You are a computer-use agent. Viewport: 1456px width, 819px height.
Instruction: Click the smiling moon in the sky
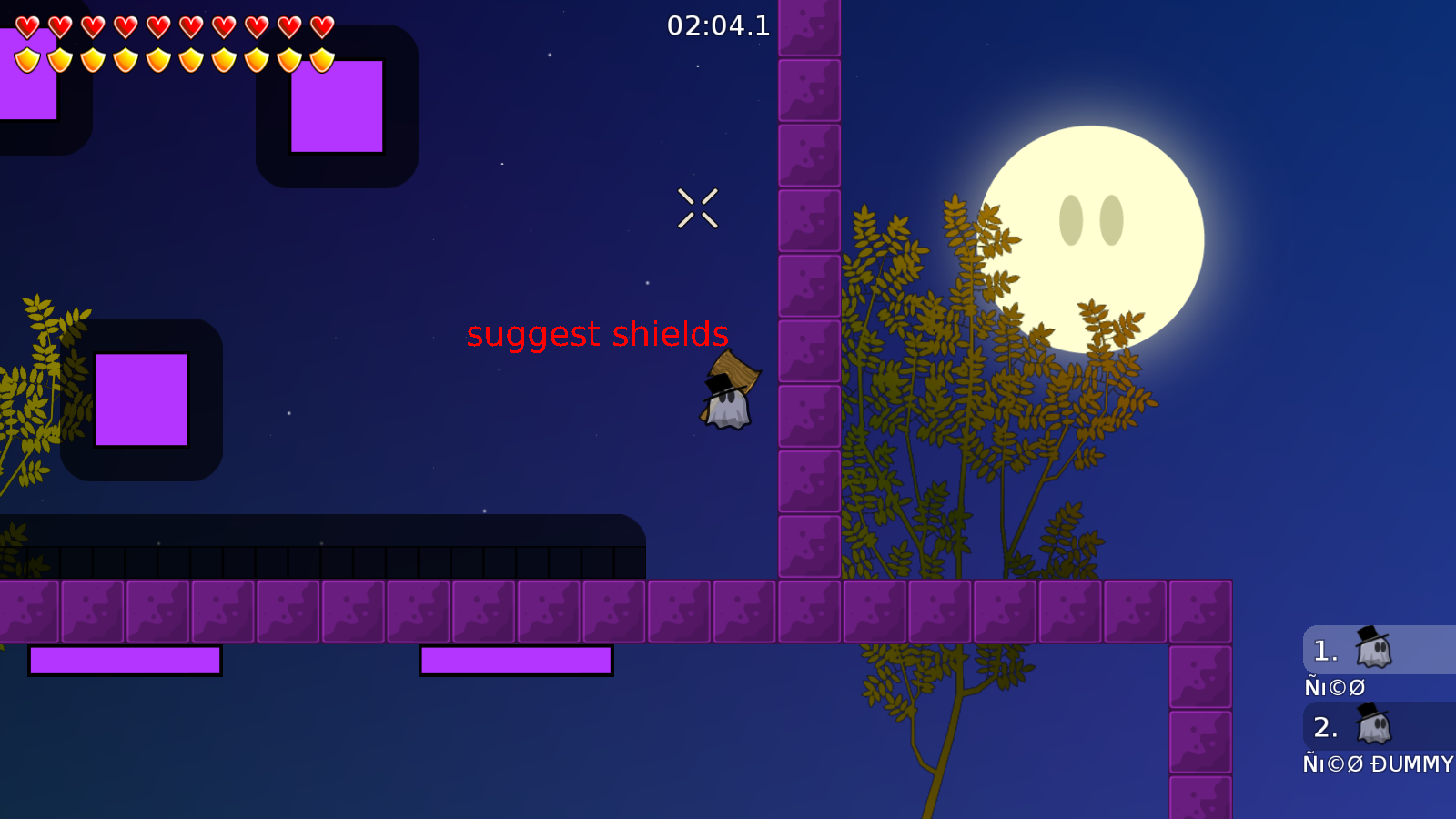pyautogui.click(x=1092, y=237)
